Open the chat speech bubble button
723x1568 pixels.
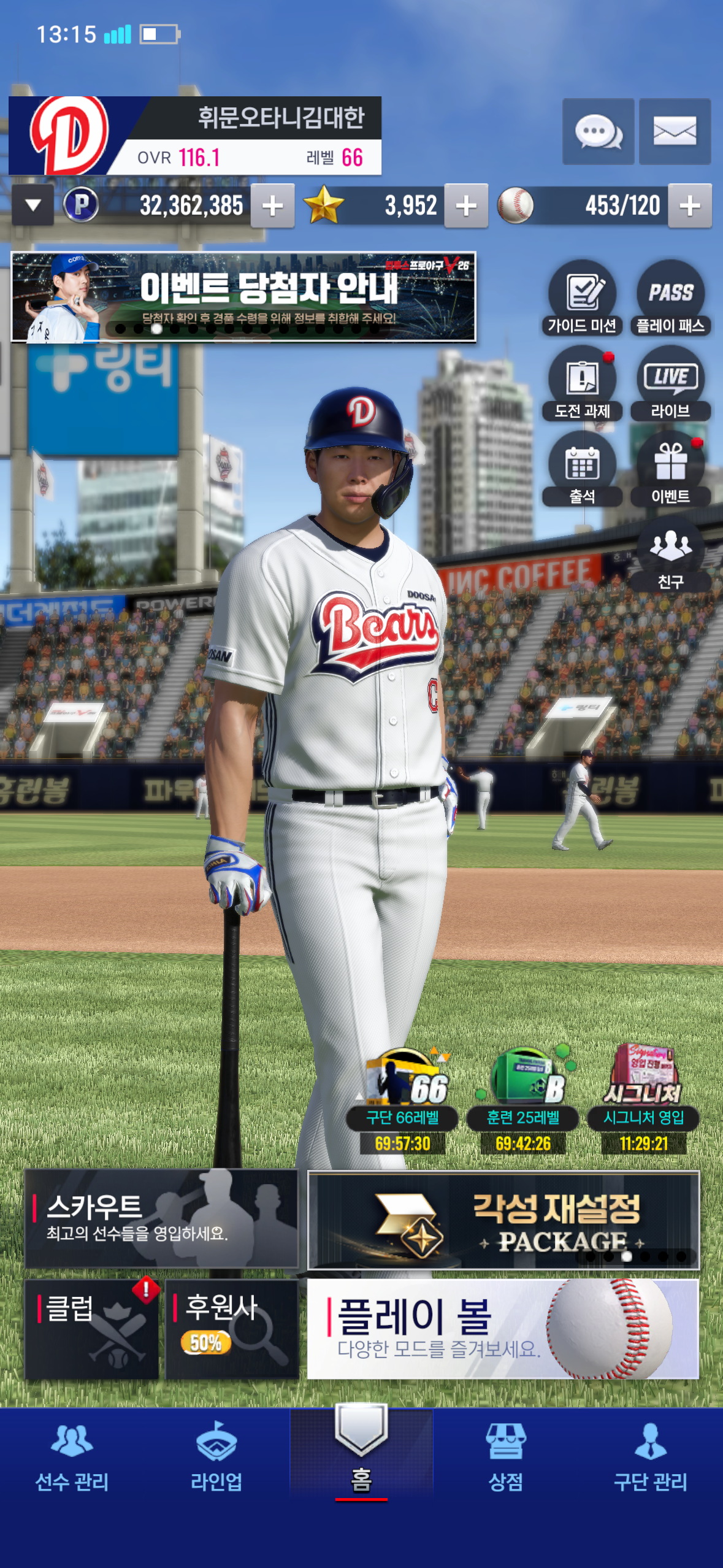[598, 131]
